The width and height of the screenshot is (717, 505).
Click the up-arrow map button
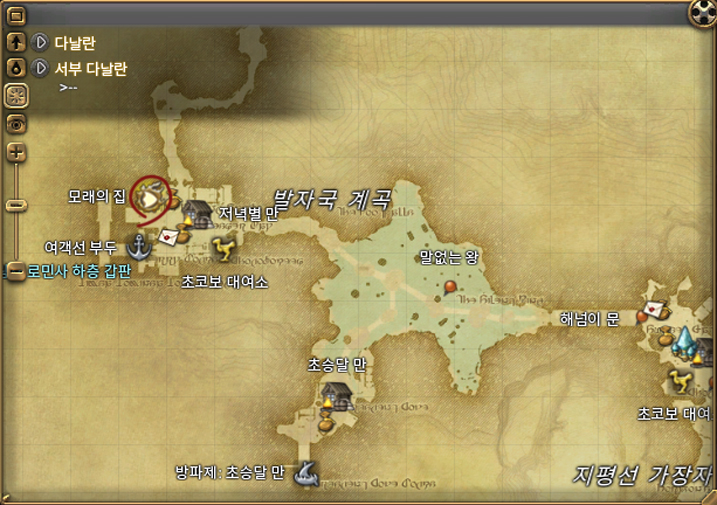[16, 42]
